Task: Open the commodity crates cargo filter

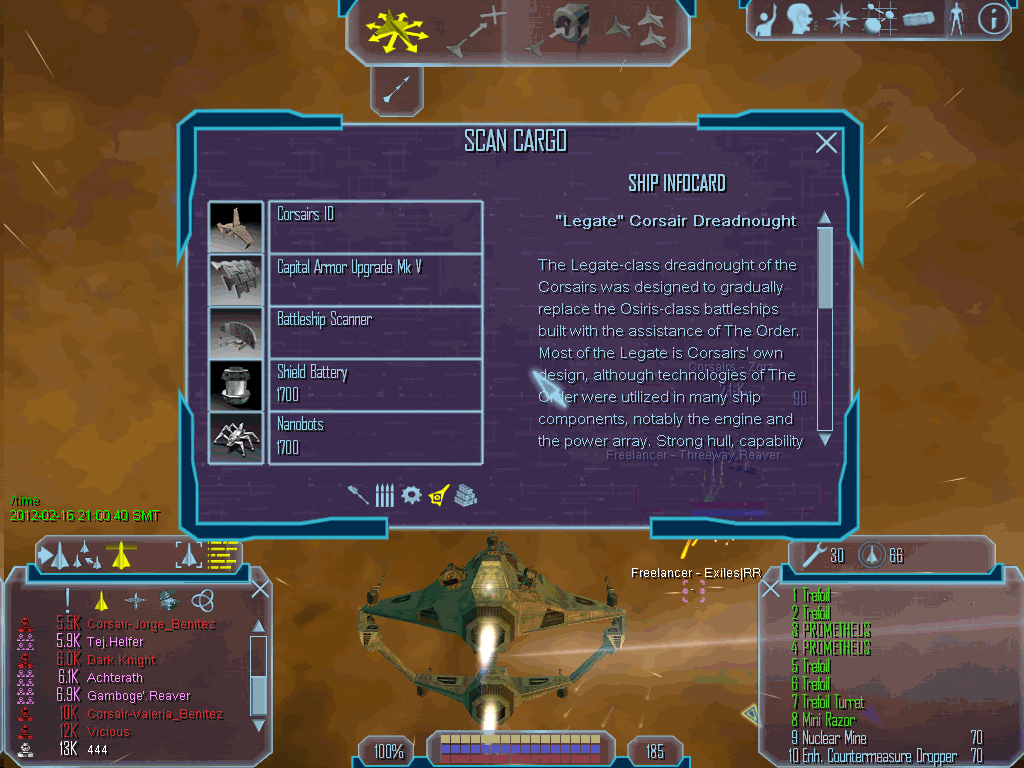Action: [465, 495]
